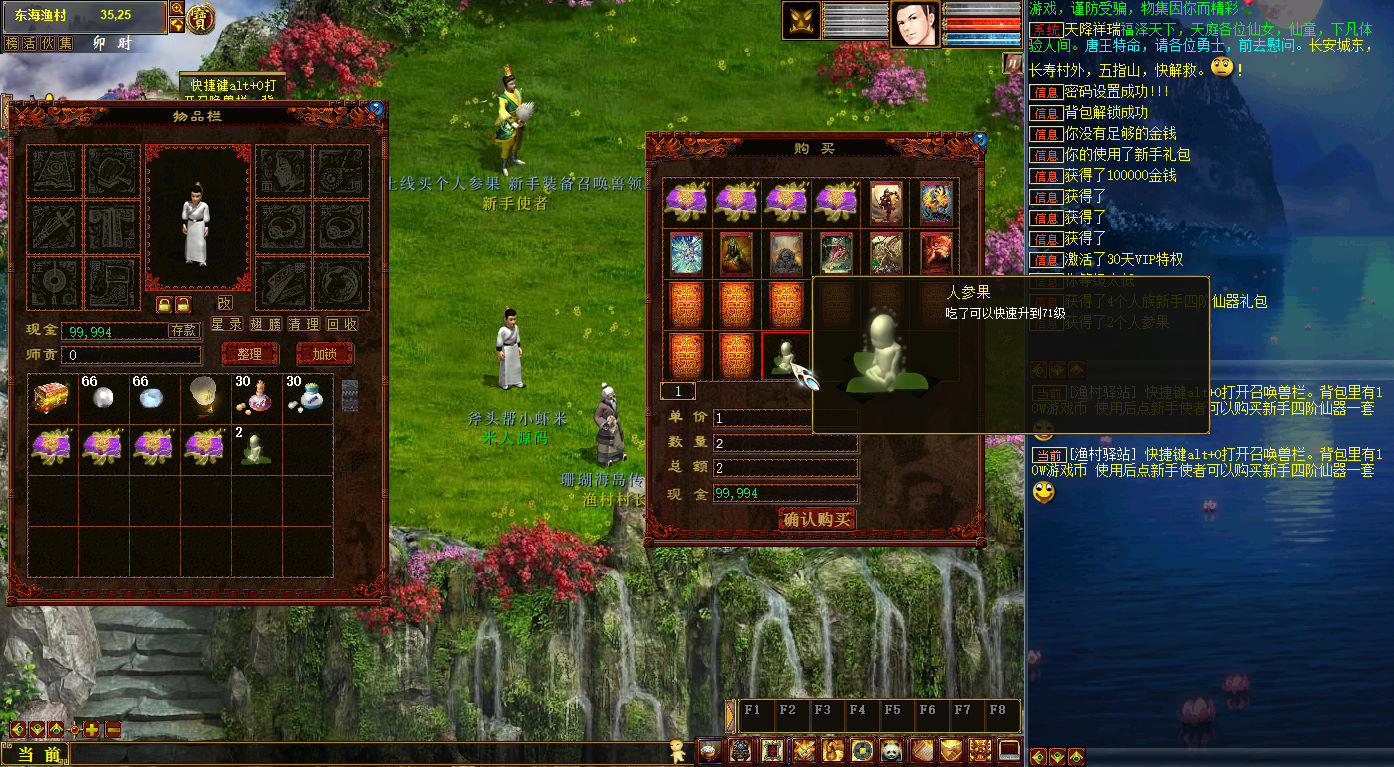This screenshot has width=1394, height=767.
Task: Open the 星录 tab
Action: point(227,325)
